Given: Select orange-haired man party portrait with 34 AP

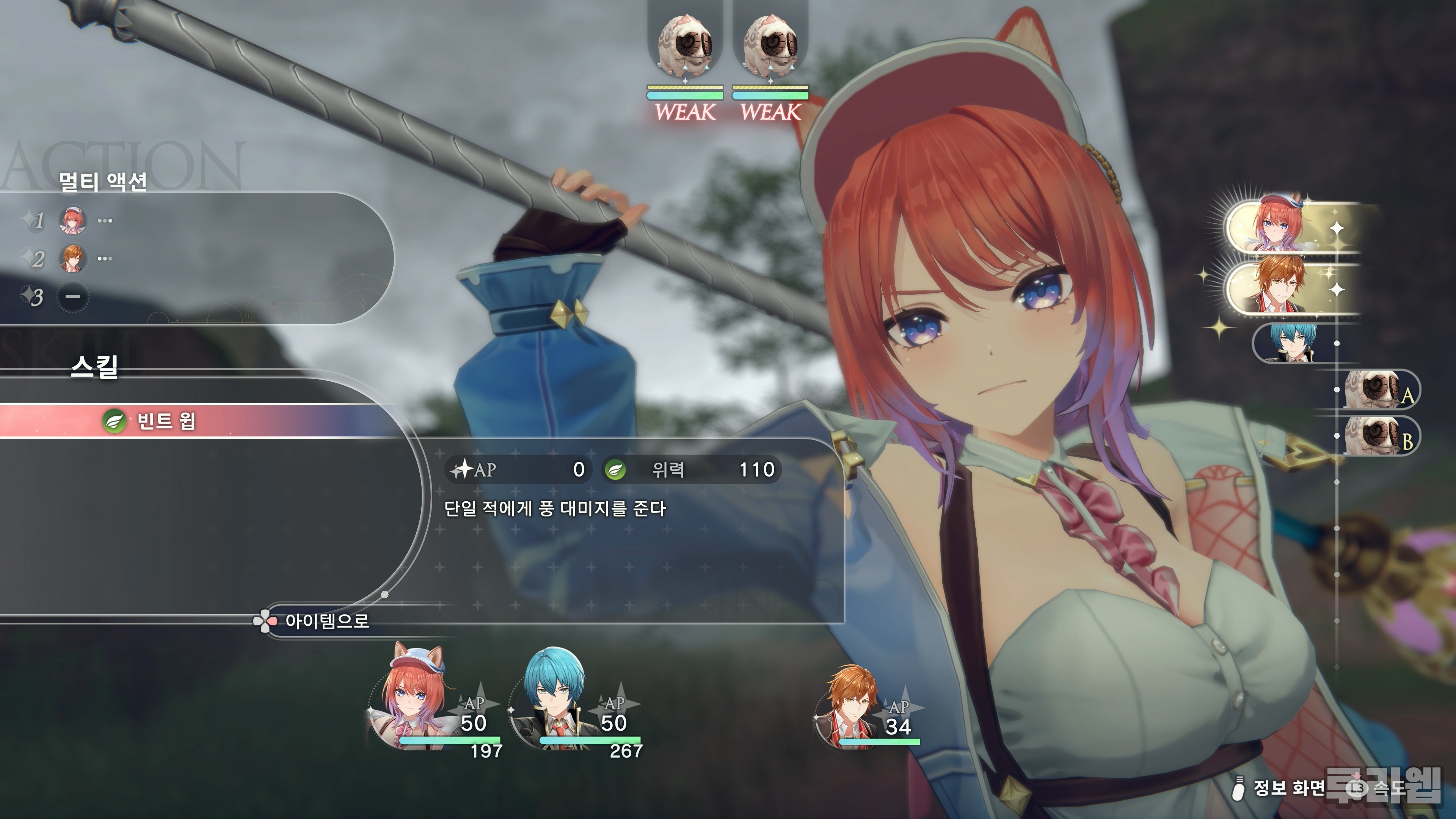Looking at the screenshot, I should pyautogui.click(x=854, y=706).
